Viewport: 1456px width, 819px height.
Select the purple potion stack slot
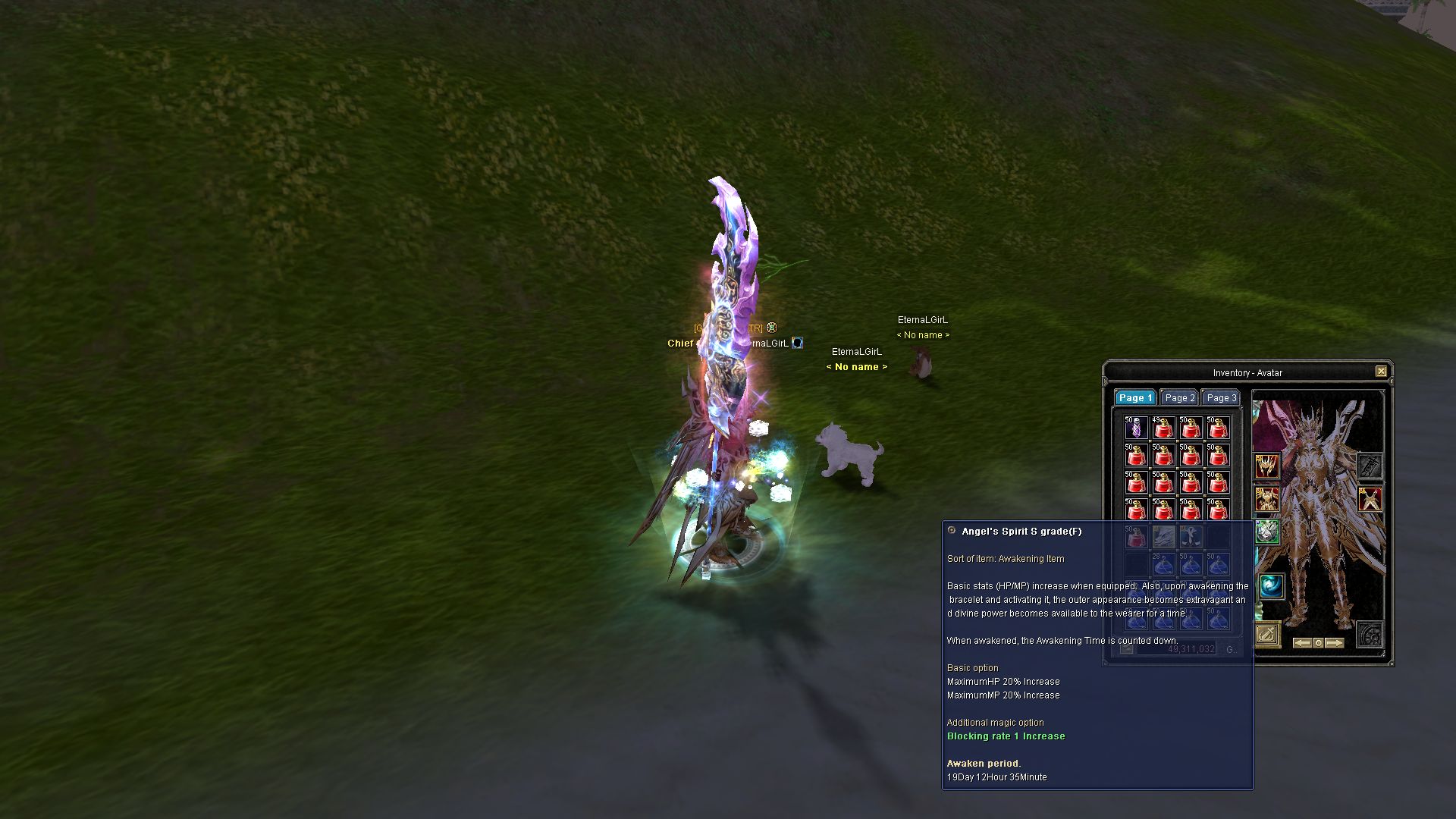click(1136, 428)
